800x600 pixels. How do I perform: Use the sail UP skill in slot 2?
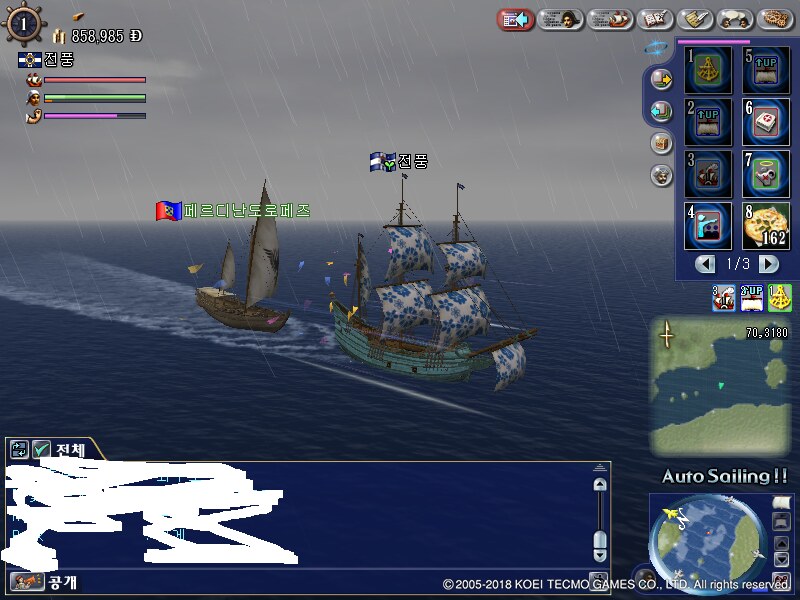pyautogui.click(x=708, y=122)
